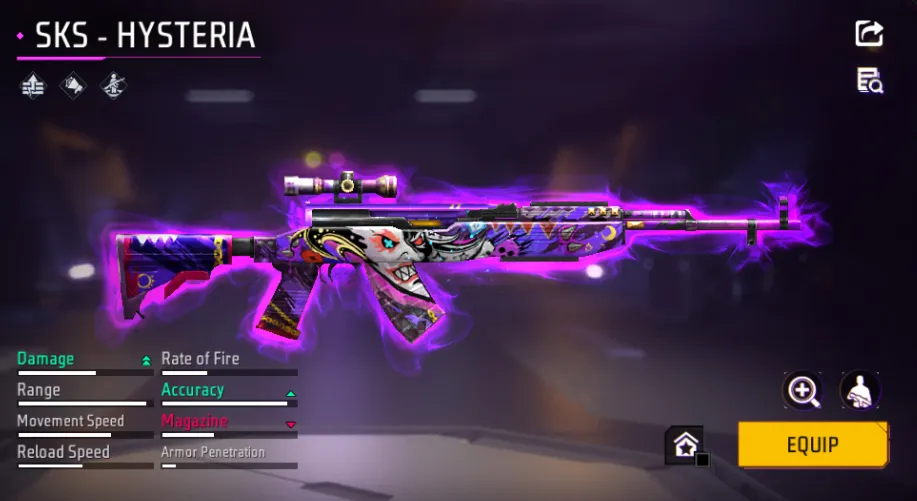Zoom in with the magnifier icon

803,390
